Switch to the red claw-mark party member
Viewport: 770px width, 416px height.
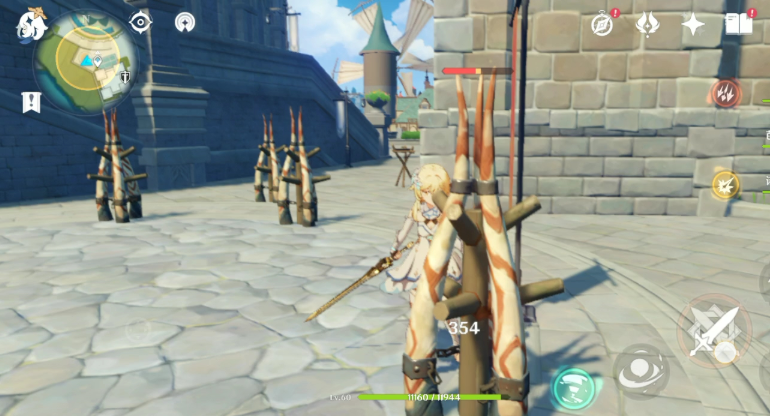point(725,94)
